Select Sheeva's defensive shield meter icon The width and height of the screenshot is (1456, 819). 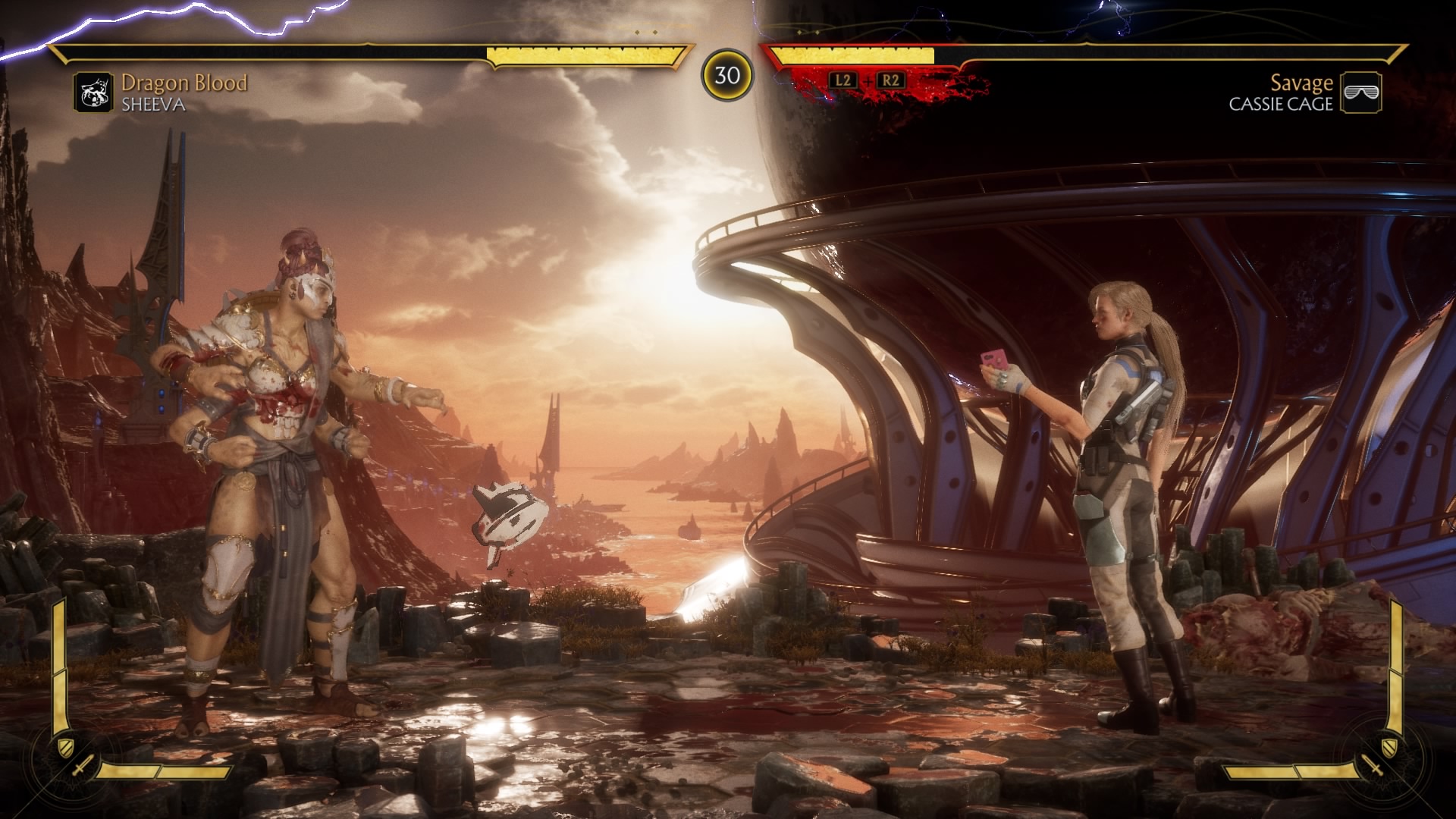(66, 747)
